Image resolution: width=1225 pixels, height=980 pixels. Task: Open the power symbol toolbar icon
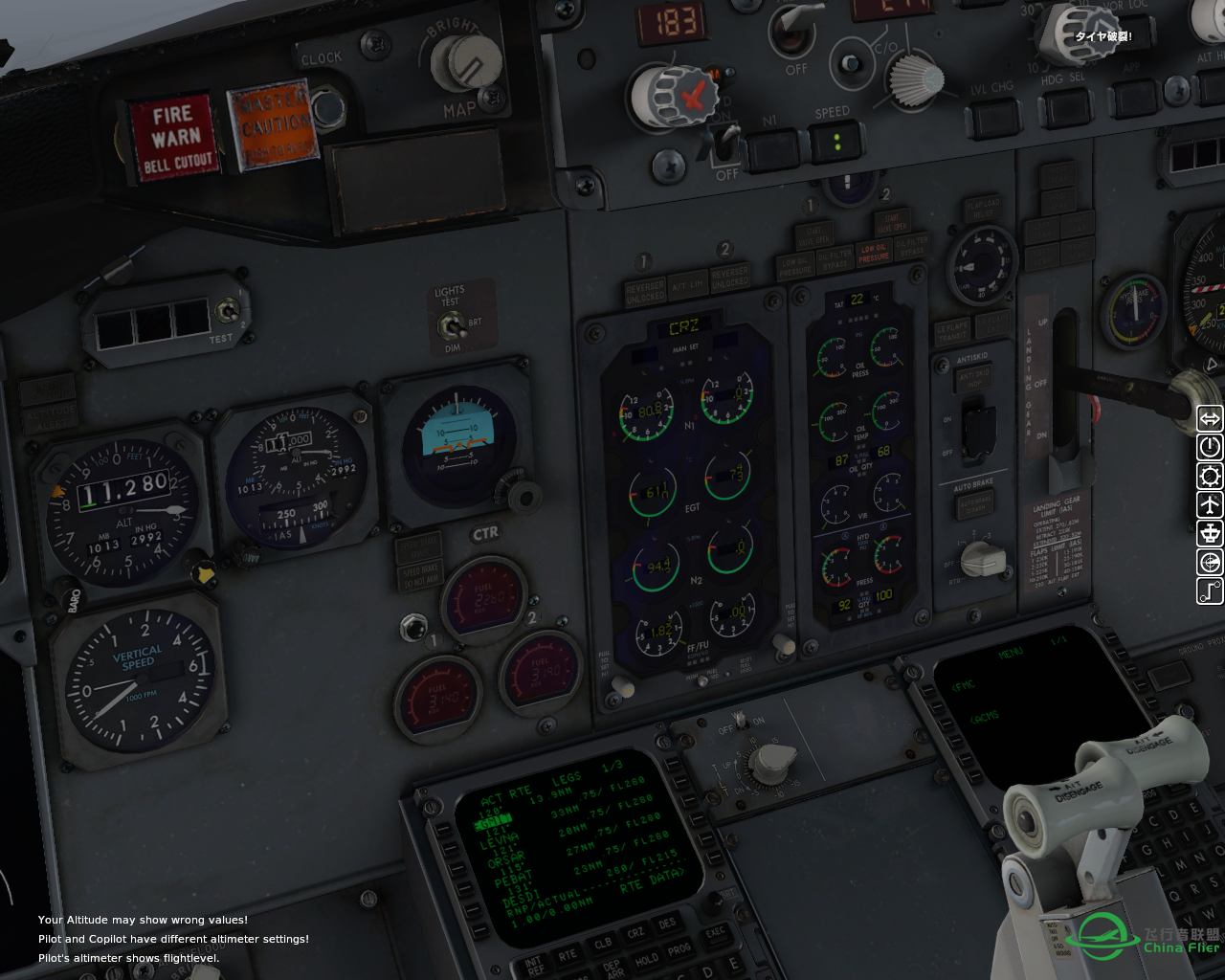[x=1211, y=447]
